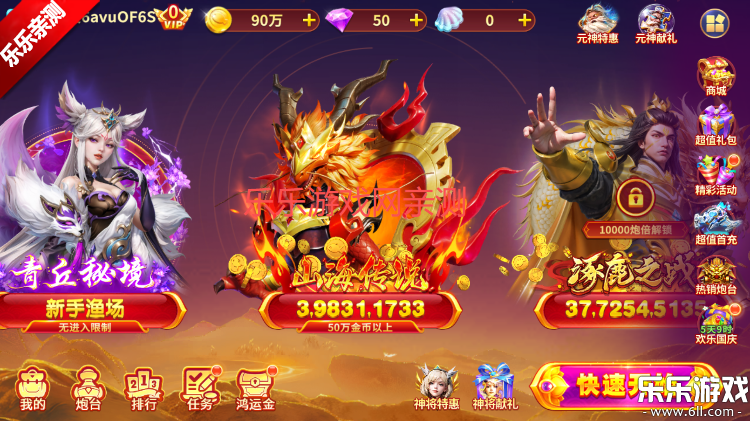Add diamonds using the plus button

point(415,20)
